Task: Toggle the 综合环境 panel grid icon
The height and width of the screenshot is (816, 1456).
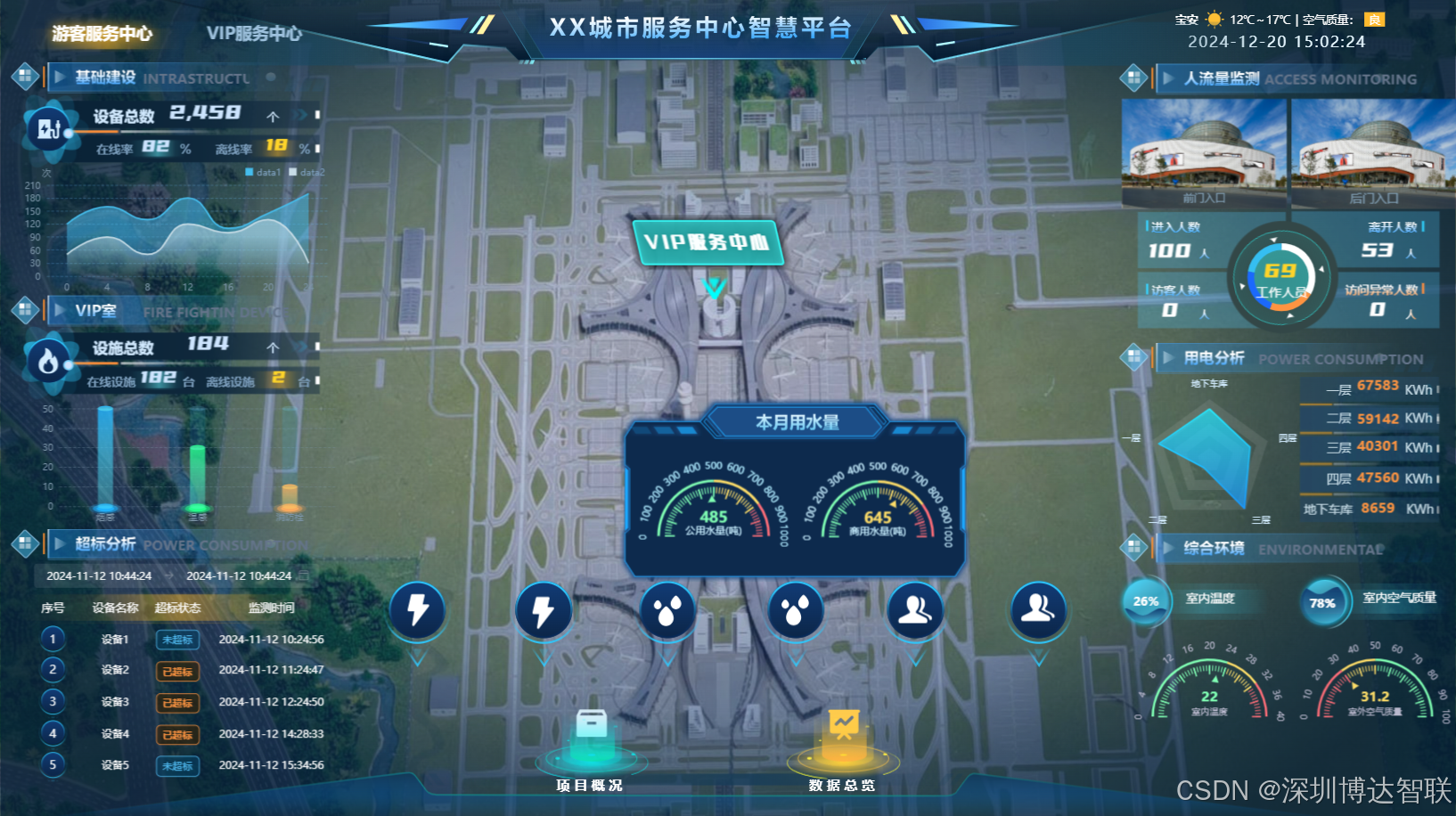Action: click(x=1133, y=547)
